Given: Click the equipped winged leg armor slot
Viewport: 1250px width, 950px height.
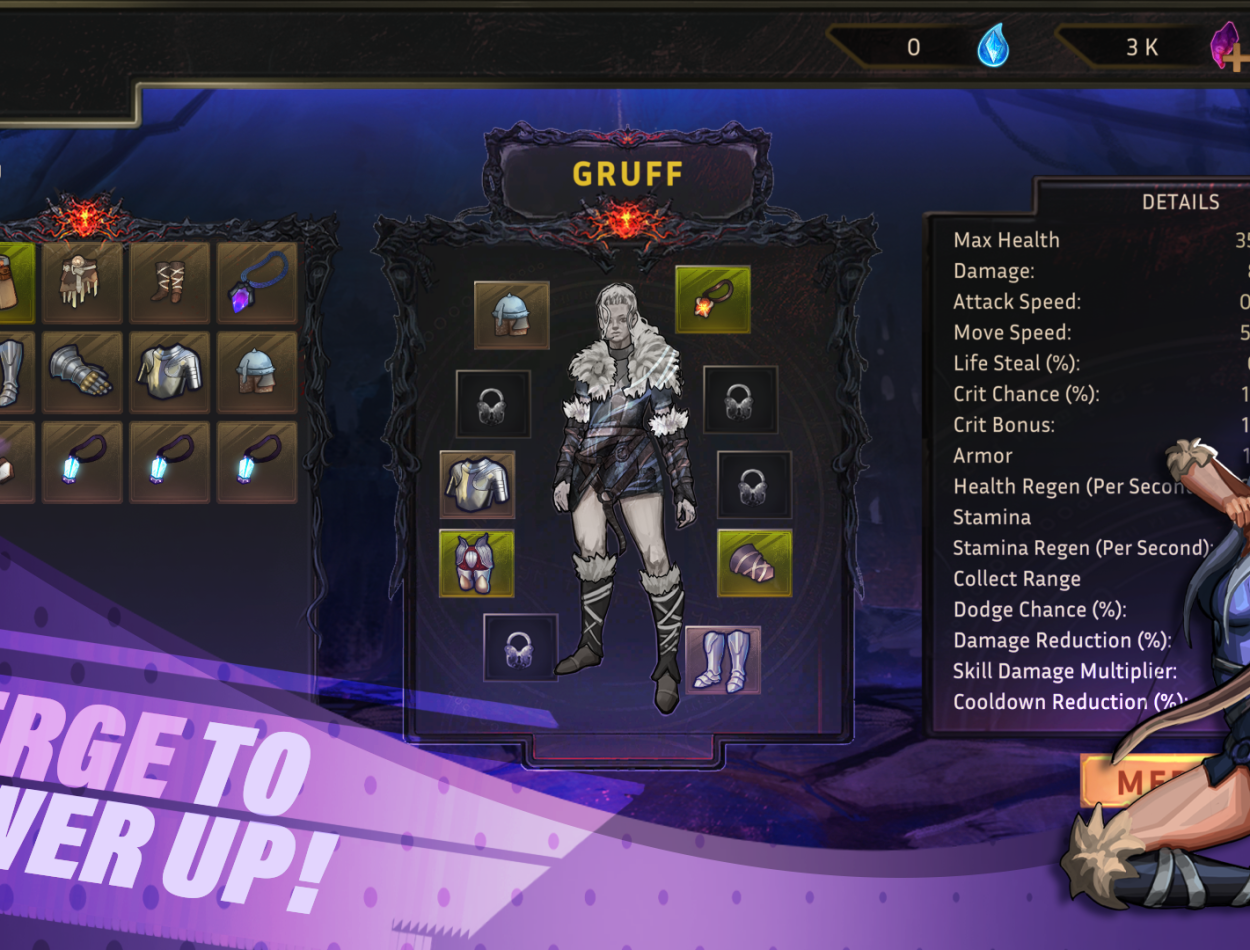Looking at the screenshot, I should click(x=477, y=564).
